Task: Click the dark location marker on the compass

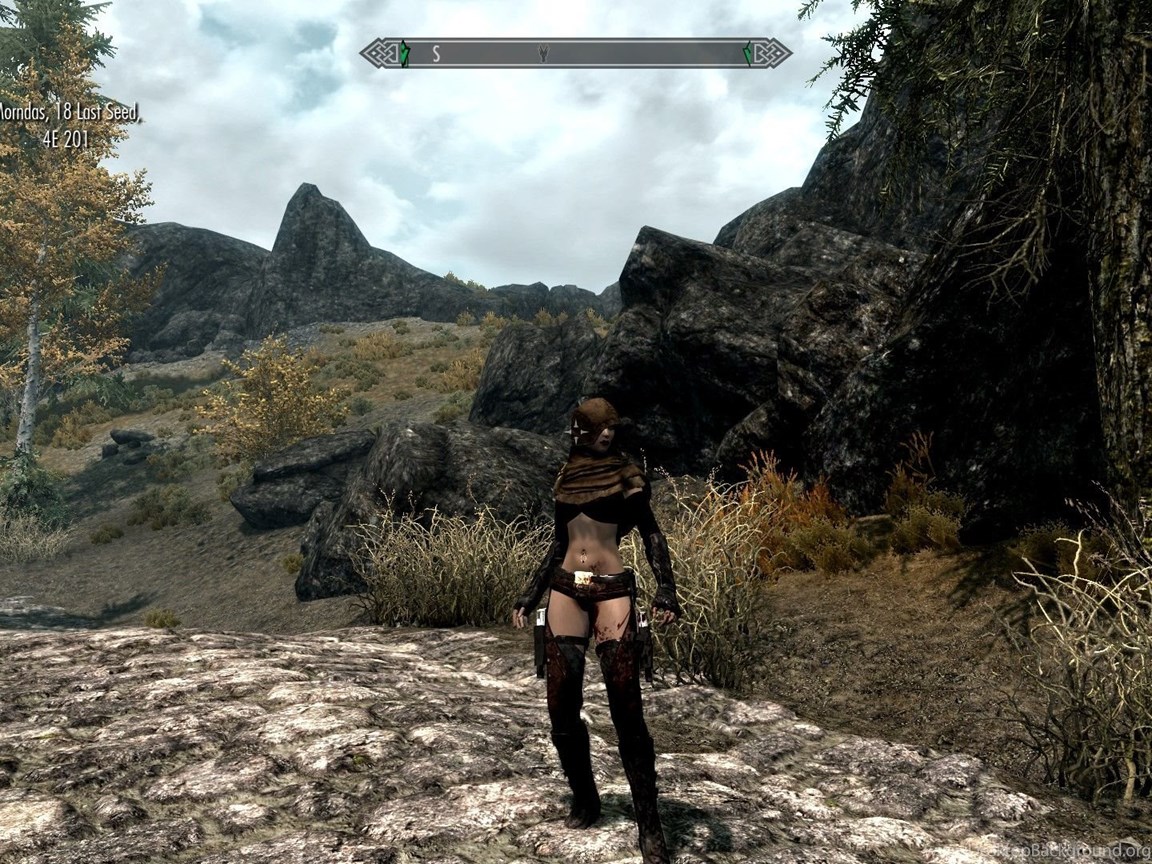Action: pos(543,53)
